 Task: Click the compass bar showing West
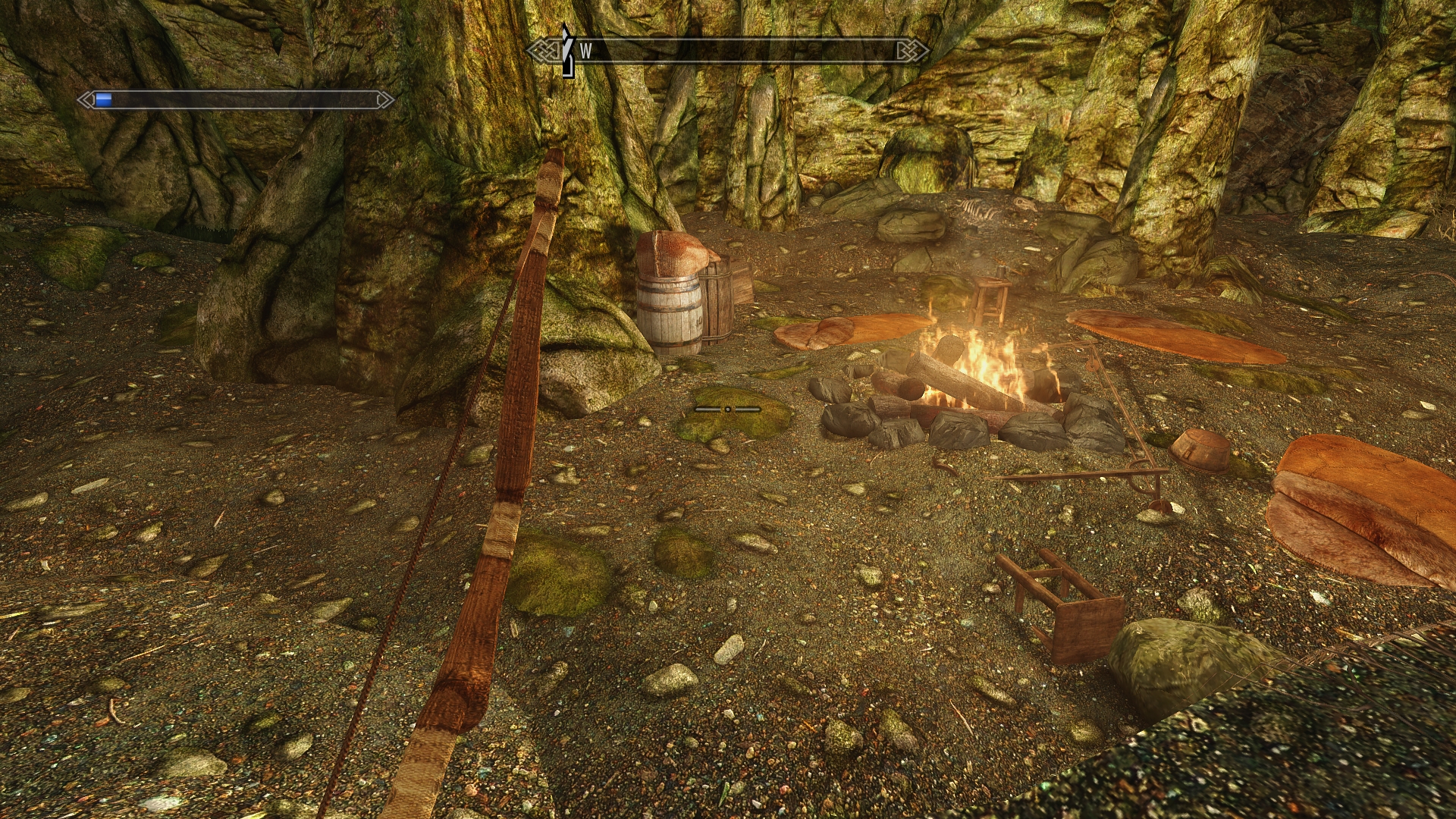coord(728,51)
